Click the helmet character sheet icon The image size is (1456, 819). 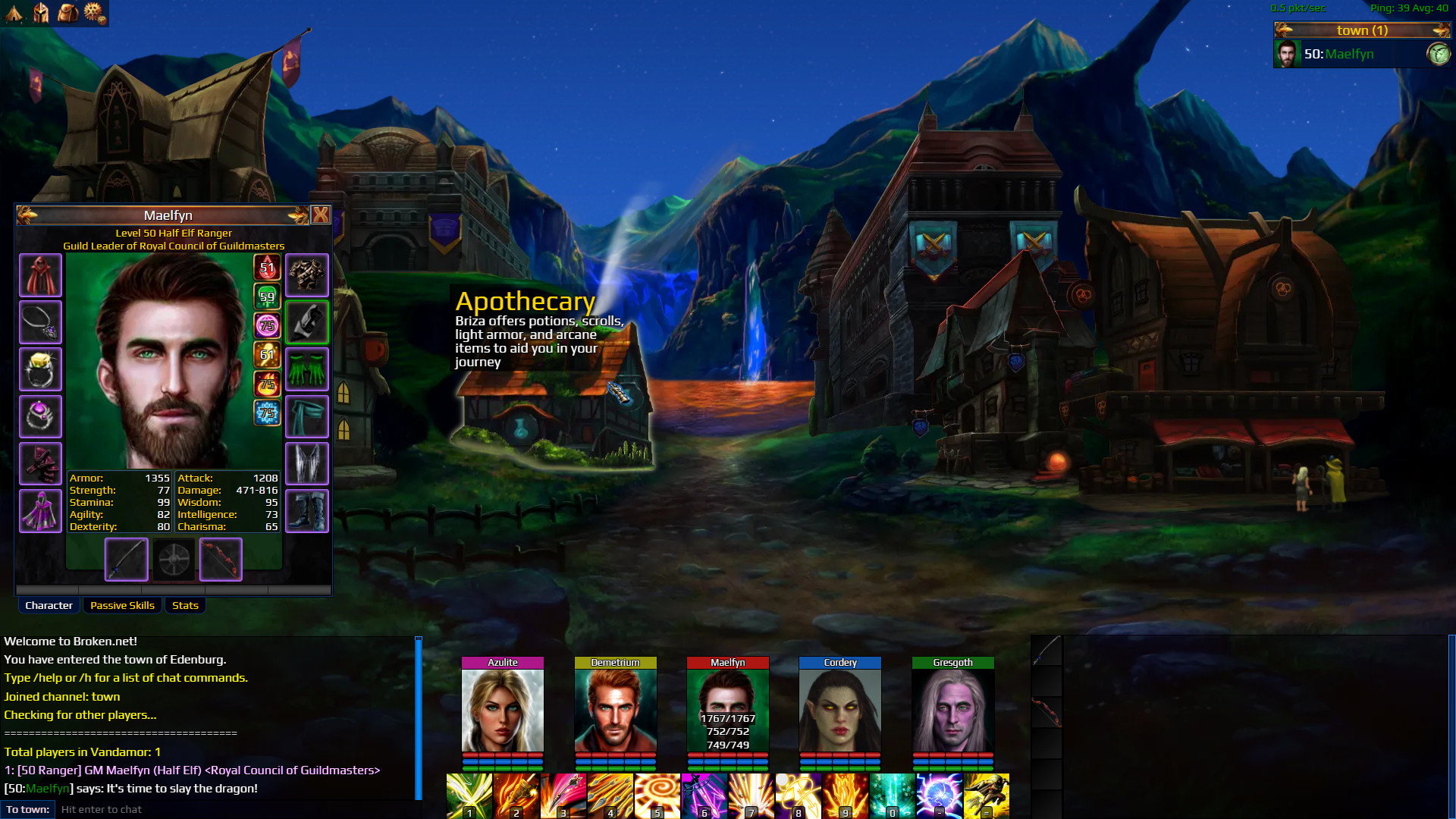tap(41, 12)
